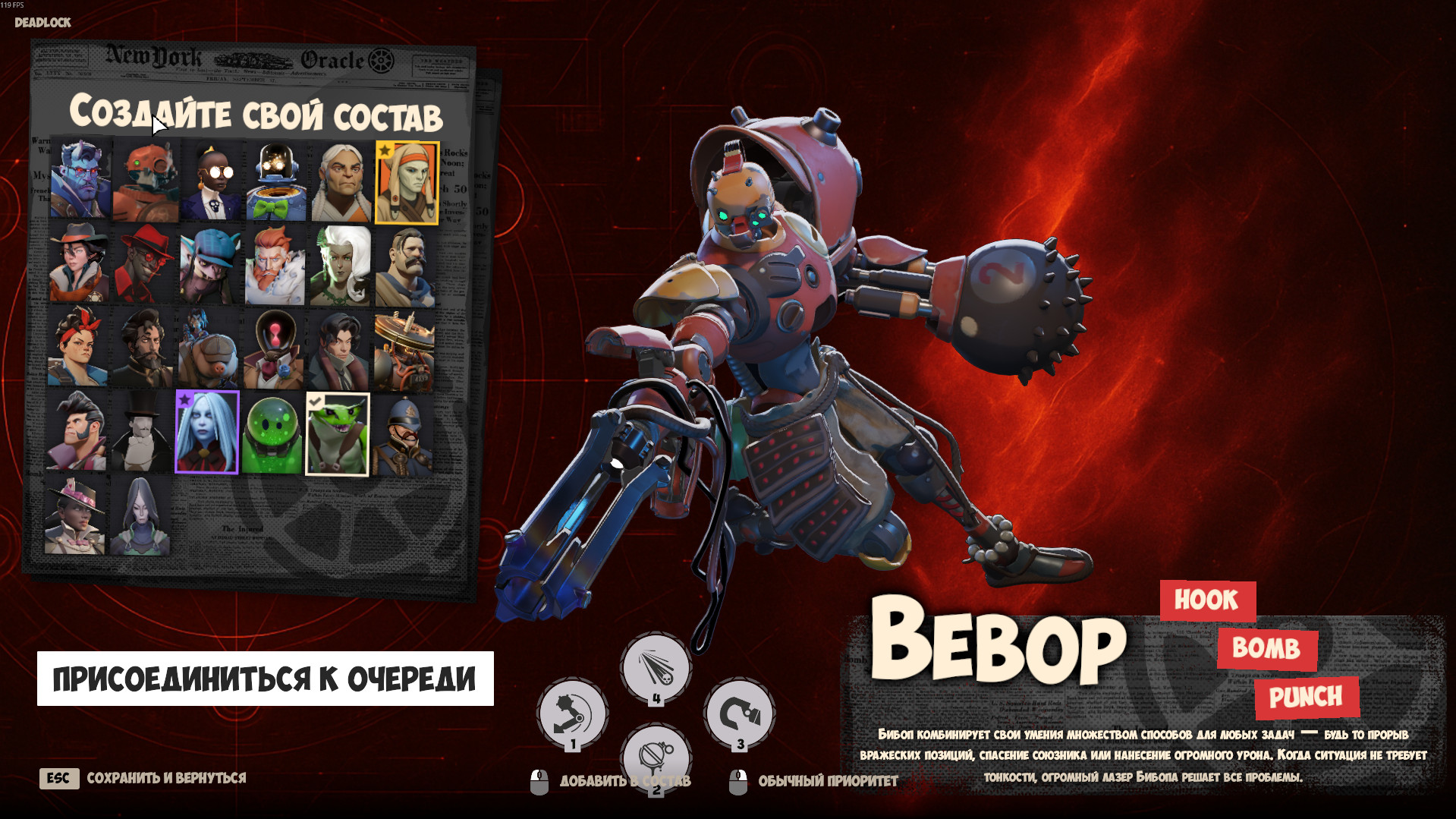Screen dimensions: 1456x819
Task: Click Сохранить и вернуться
Action: (167, 777)
